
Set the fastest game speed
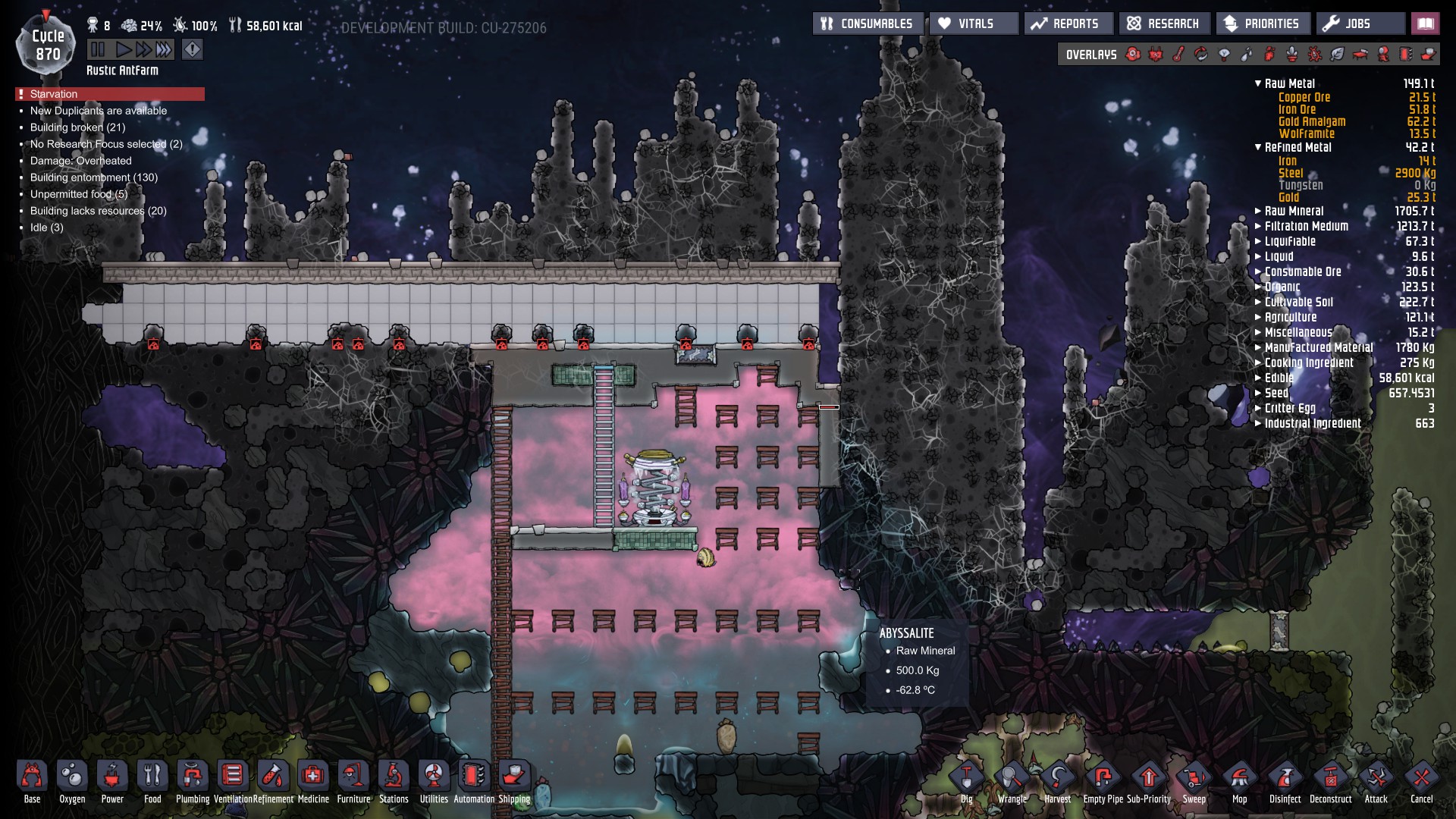pyautogui.click(x=164, y=50)
